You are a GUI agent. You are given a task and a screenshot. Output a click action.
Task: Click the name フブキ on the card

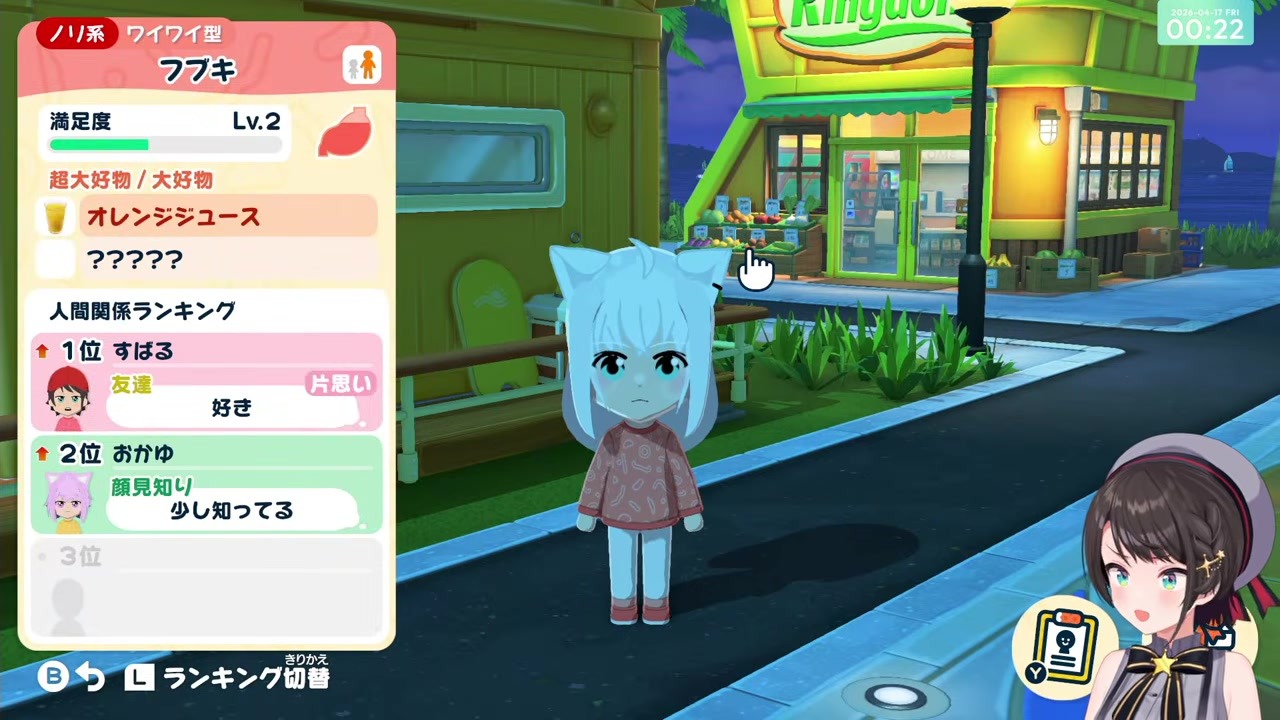[196, 70]
